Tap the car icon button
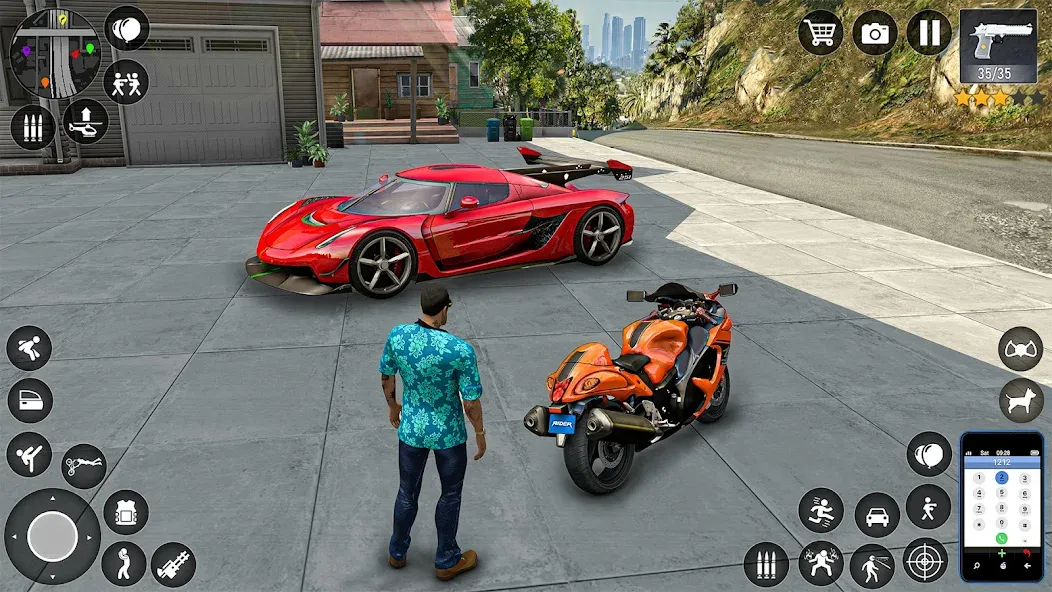The height and width of the screenshot is (592, 1052). [x=877, y=515]
